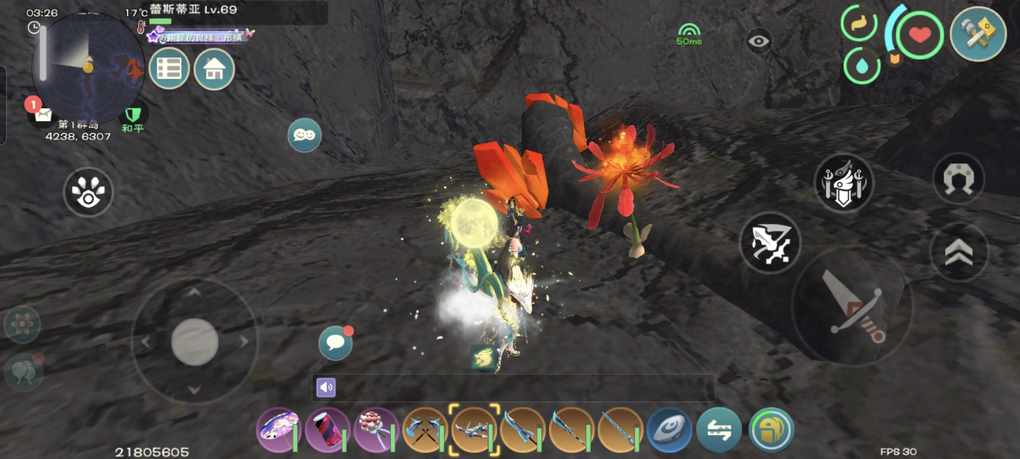Use the main sword attack button

(x=851, y=307)
